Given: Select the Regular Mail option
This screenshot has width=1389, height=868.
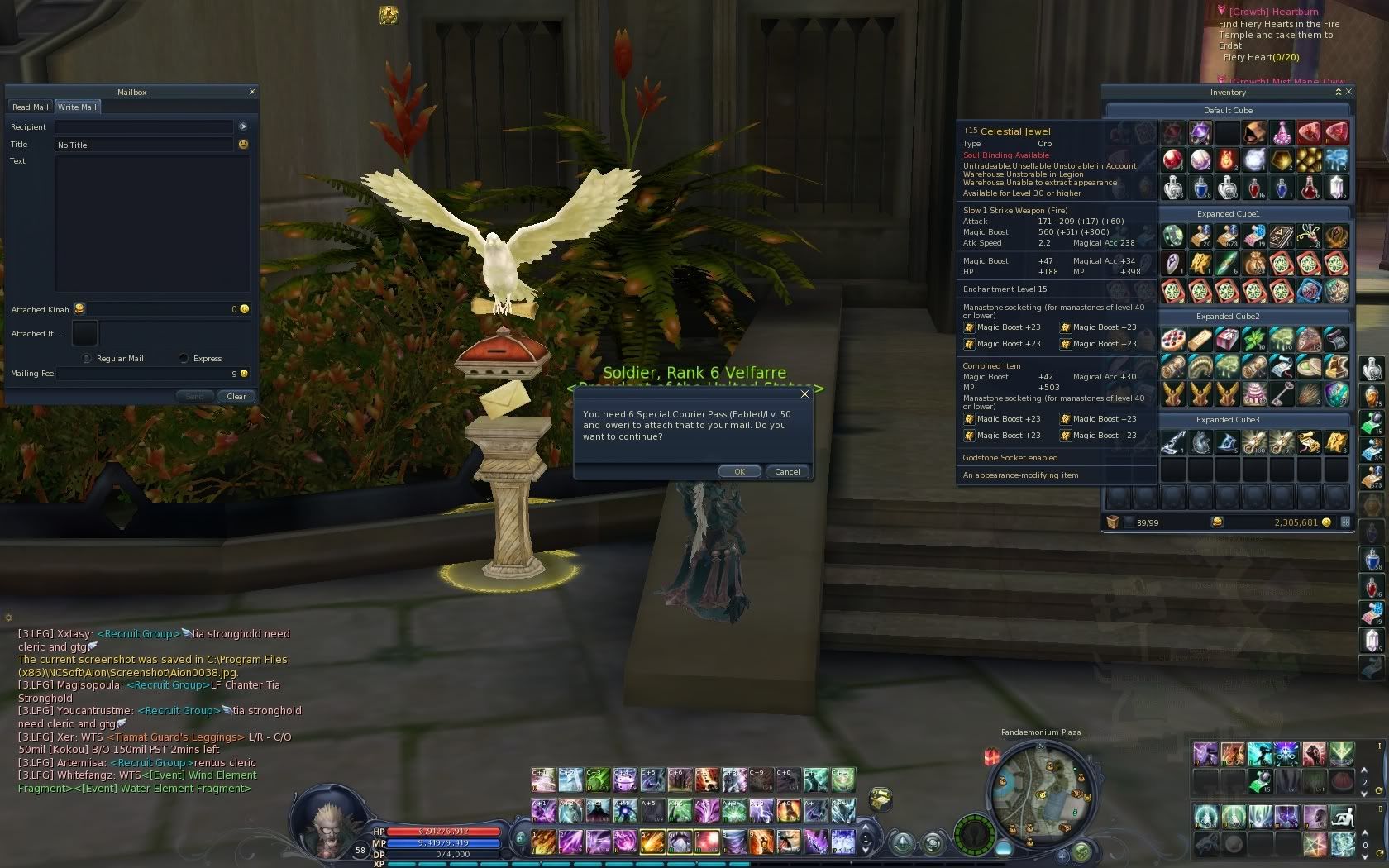Looking at the screenshot, I should point(86,358).
